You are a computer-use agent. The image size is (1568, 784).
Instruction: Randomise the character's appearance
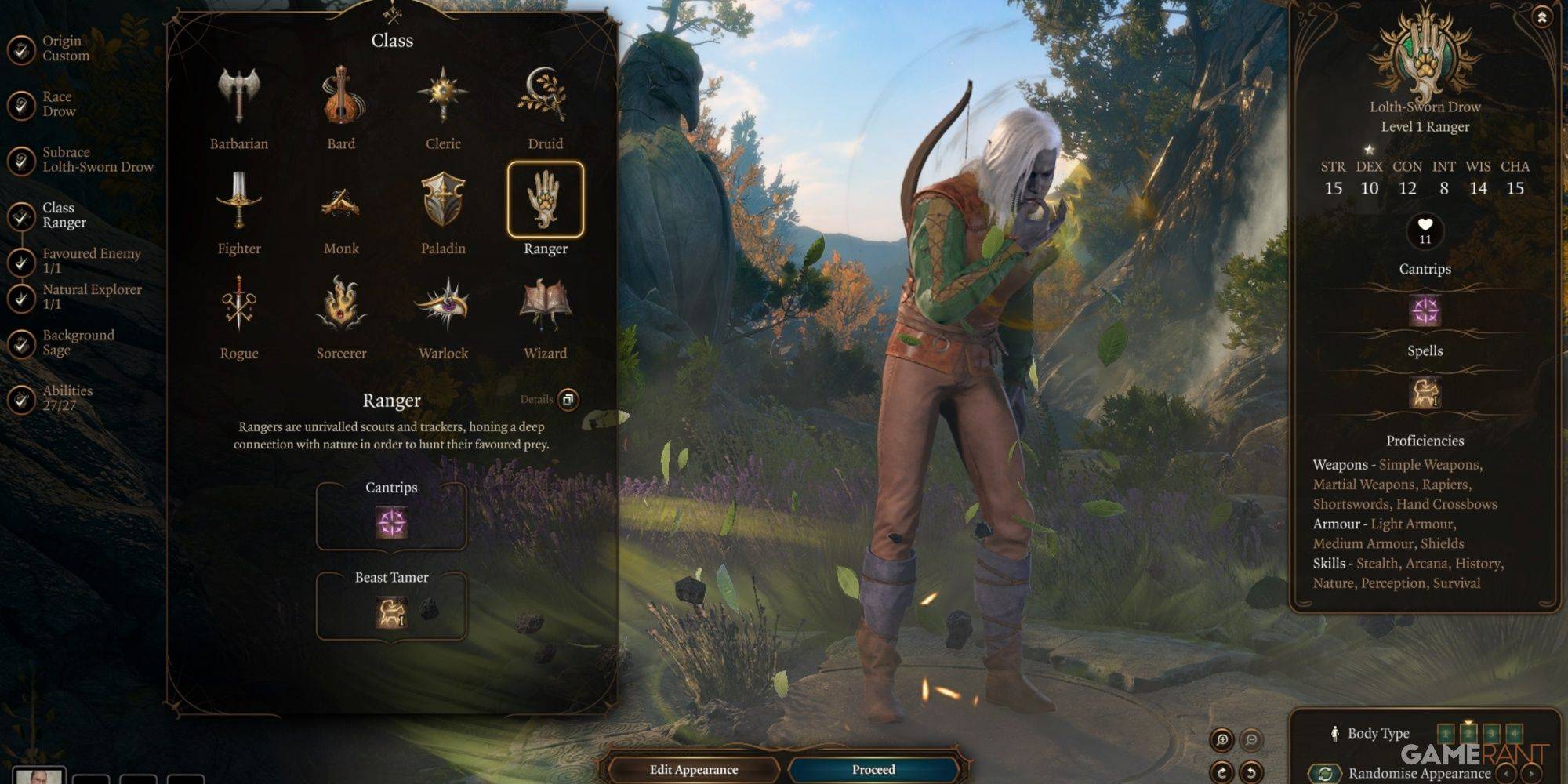1325,773
